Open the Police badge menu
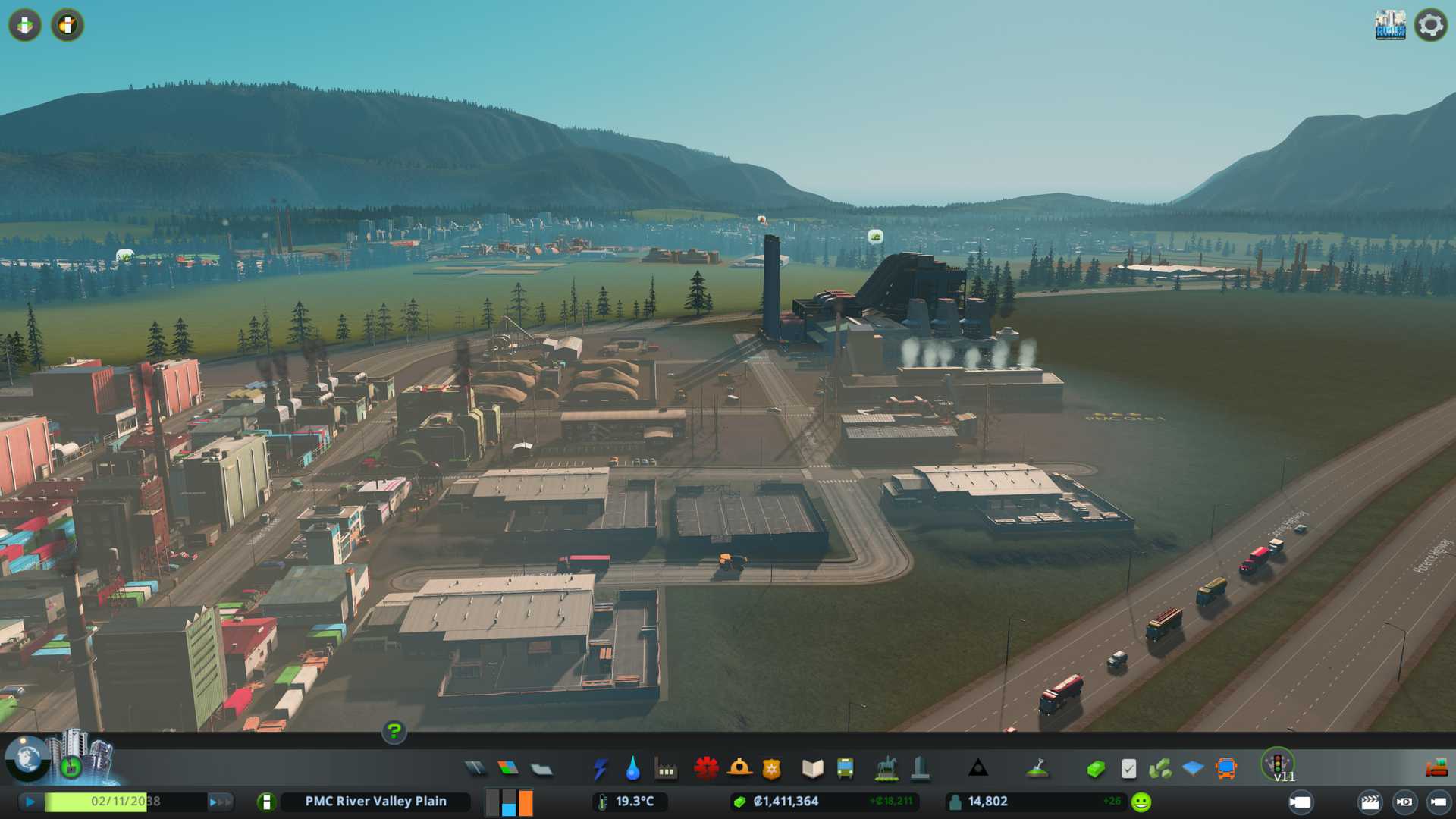Screen dimensions: 1456x819 pyautogui.click(x=772, y=769)
